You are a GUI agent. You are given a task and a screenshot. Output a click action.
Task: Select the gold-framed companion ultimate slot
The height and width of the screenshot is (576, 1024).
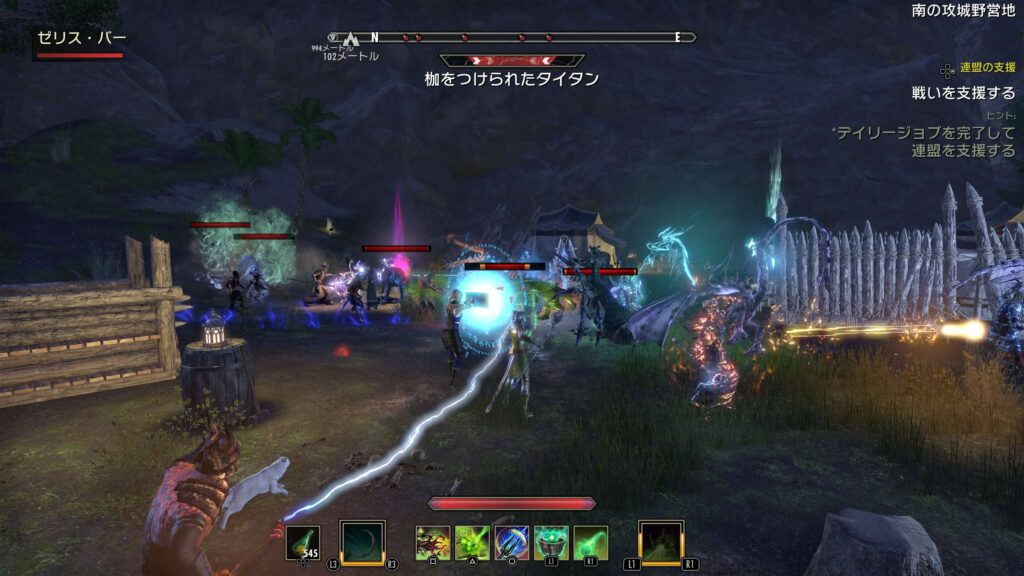pyautogui.click(x=661, y=543)
